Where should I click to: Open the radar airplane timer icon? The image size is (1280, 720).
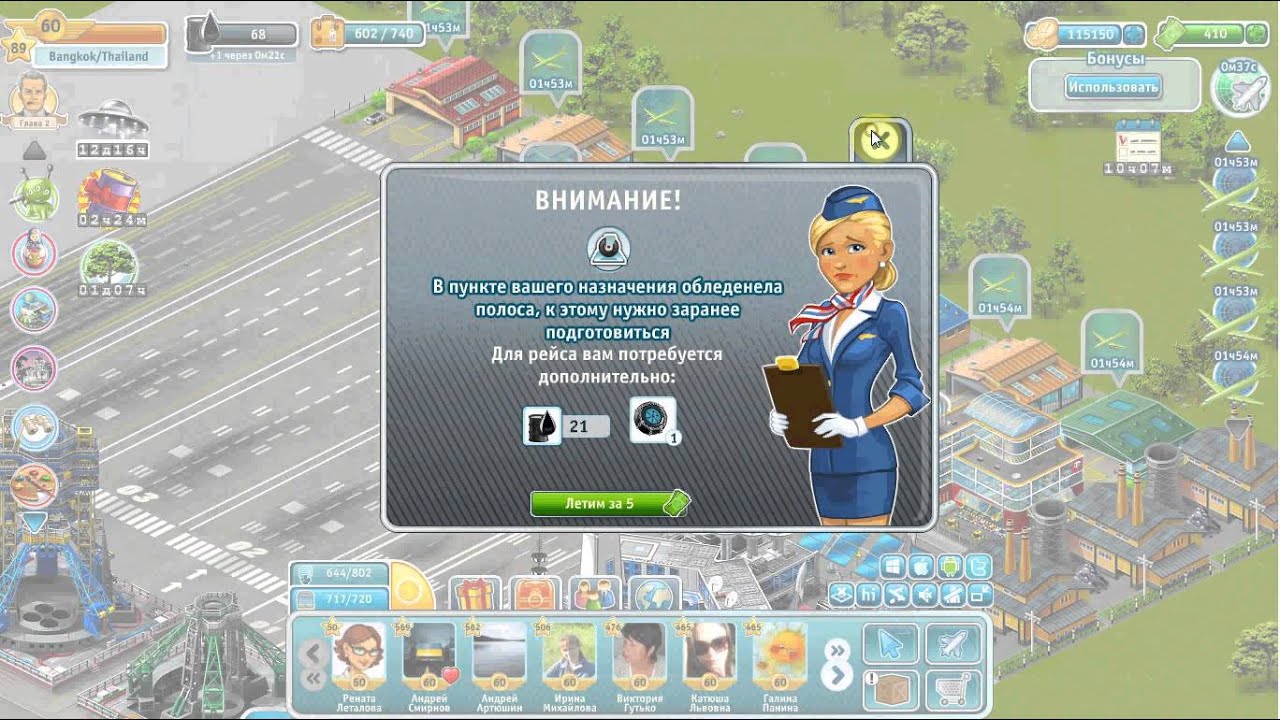click(1237, 89)
